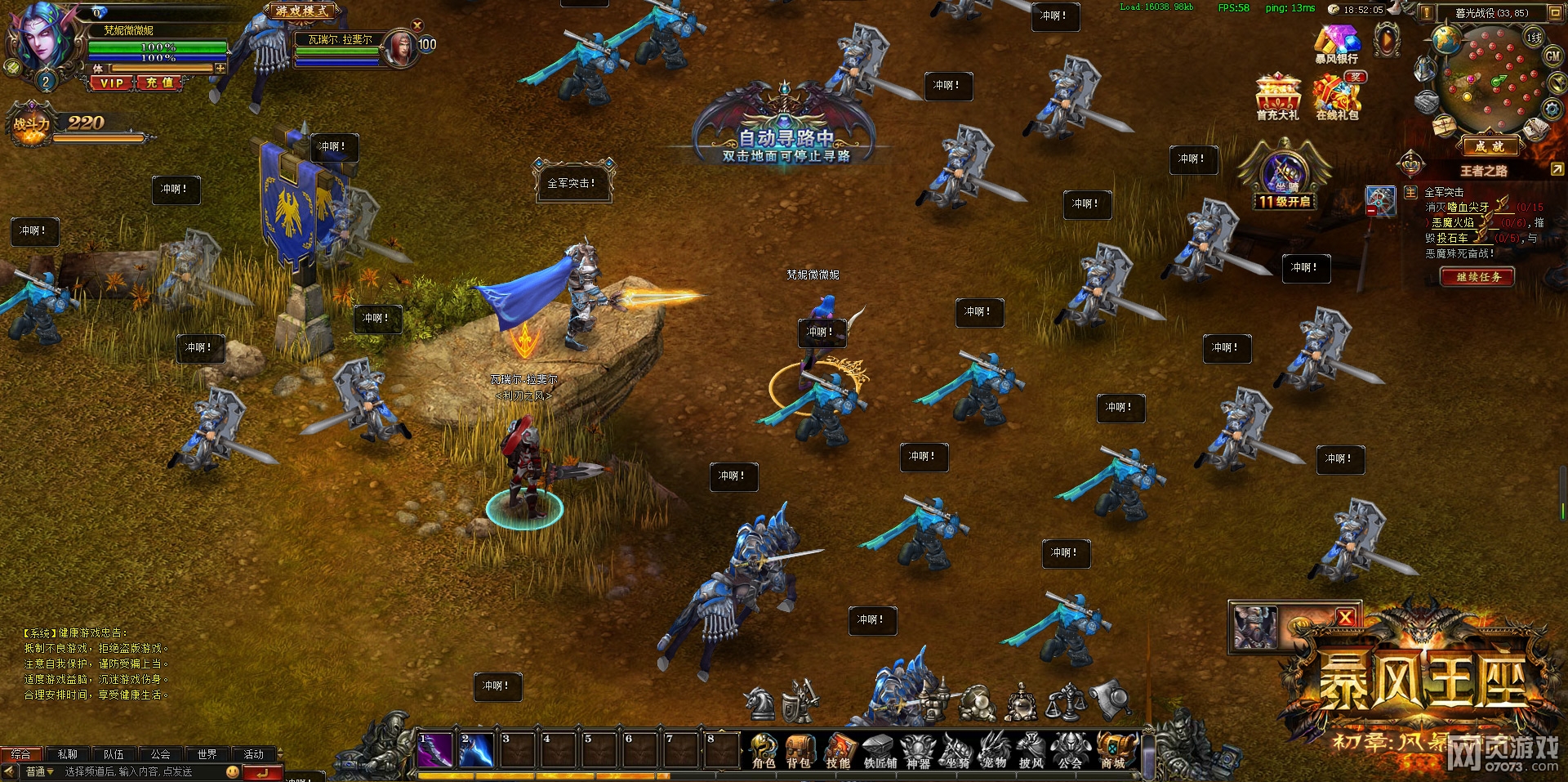The image size is (1568, 782).
Task: Open the 技能 skills book
Action: [x=838, y=750]
